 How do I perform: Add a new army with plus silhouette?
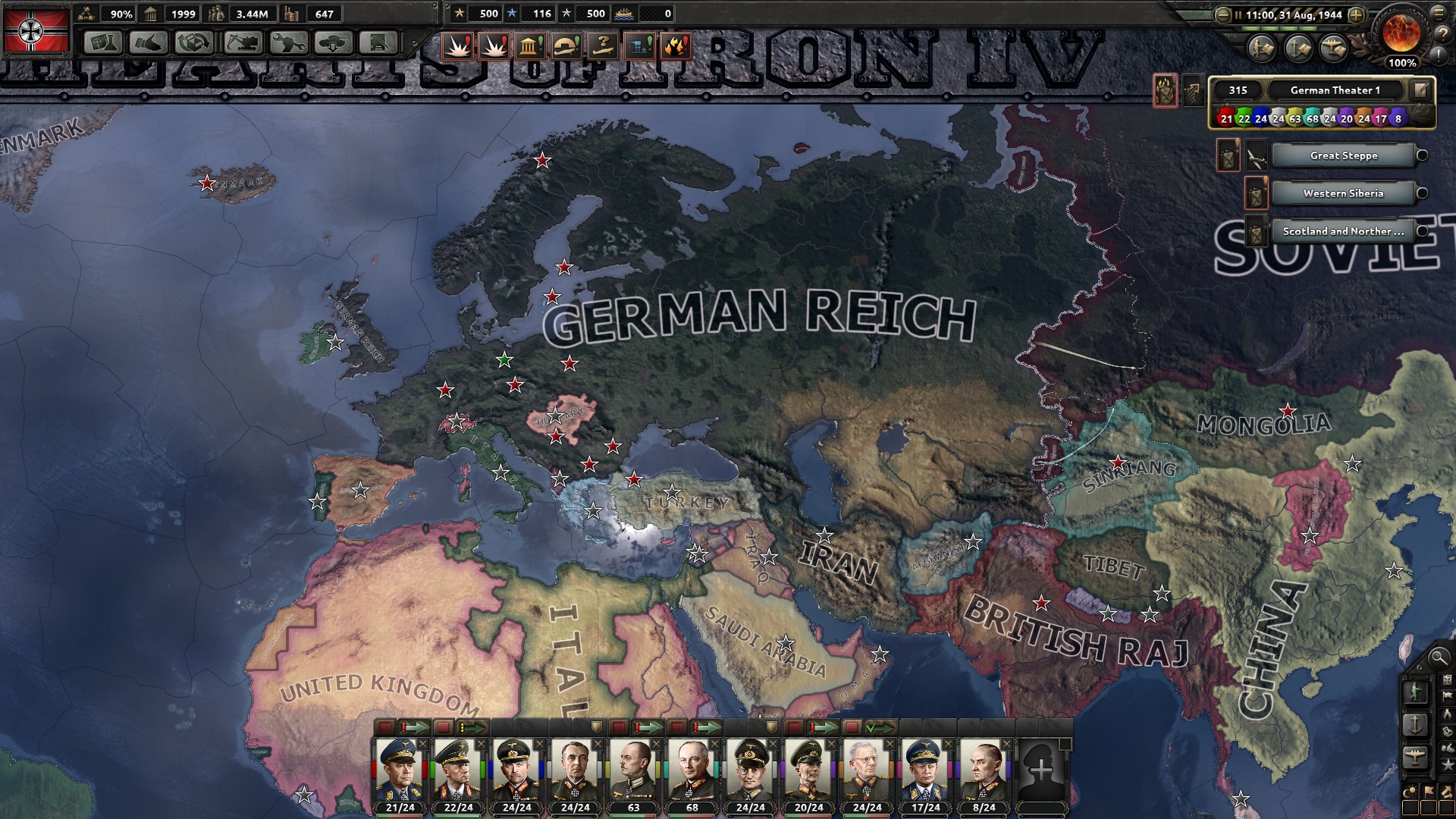tap(1042, 770)
